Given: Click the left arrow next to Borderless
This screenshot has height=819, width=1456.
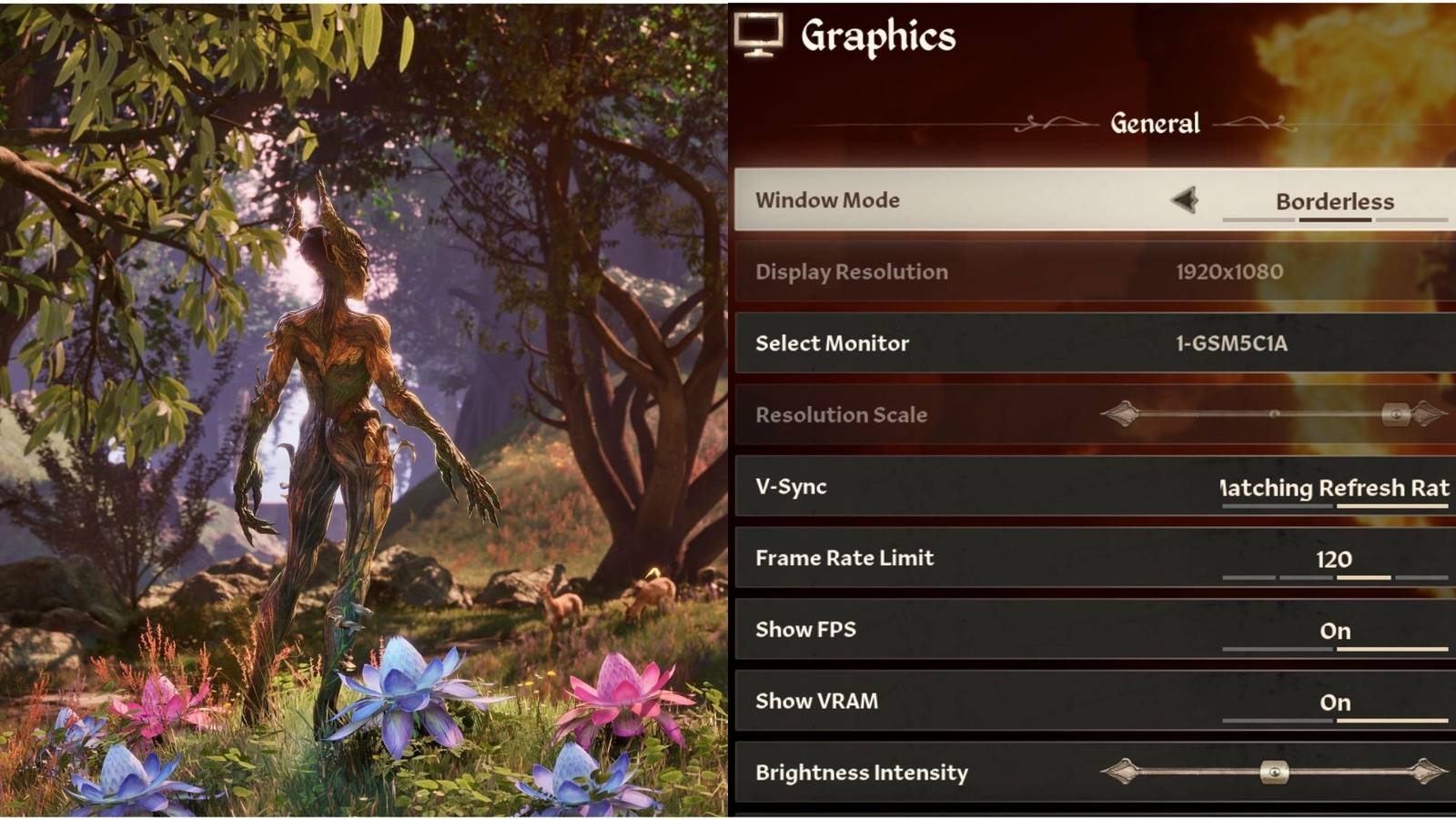Looking at the screenshot, I should [x=1185, y=201].
